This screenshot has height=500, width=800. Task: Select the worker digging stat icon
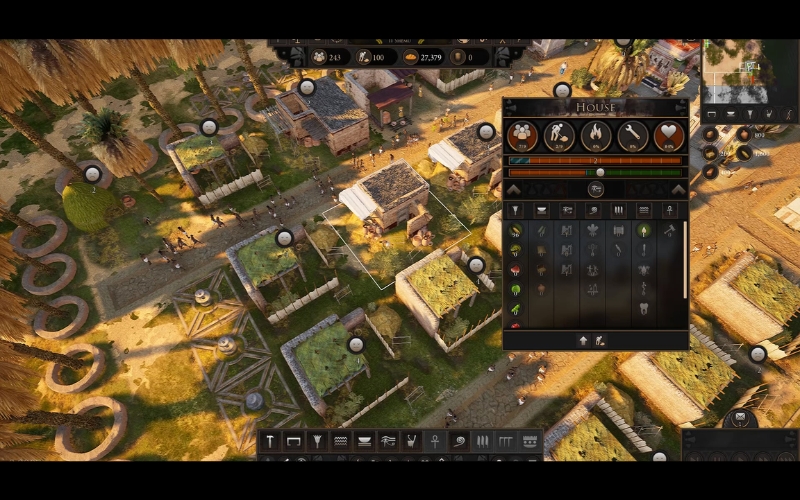tap(559, 135)
